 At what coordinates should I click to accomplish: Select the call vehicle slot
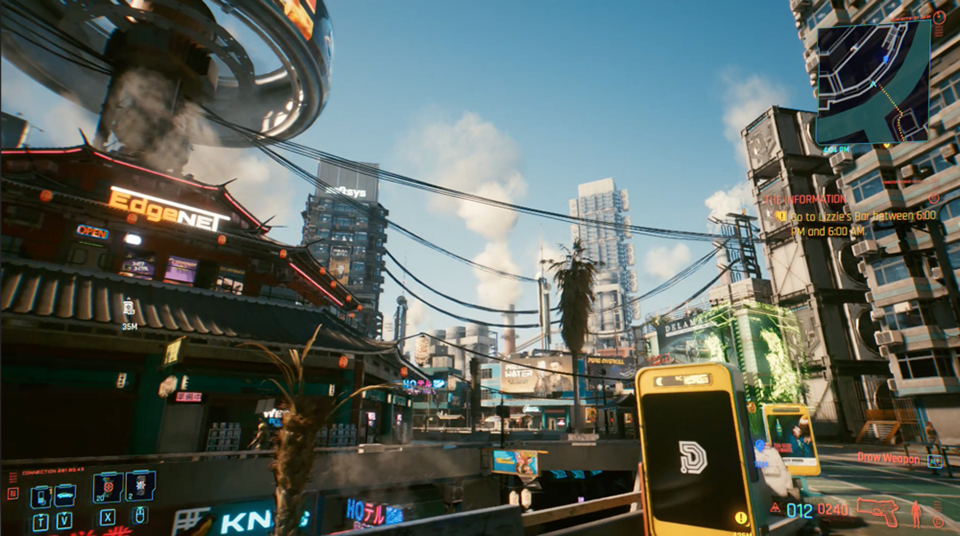click(65, 495)
